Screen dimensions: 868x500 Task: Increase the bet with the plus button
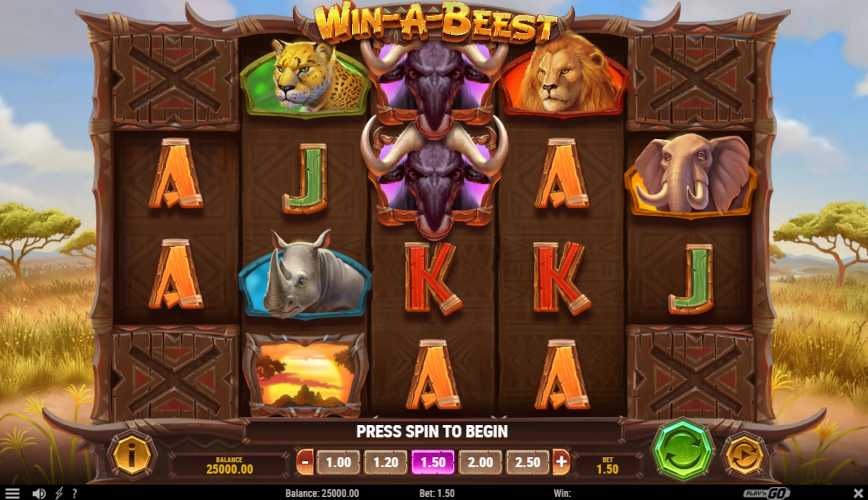[x=561, y=462]
